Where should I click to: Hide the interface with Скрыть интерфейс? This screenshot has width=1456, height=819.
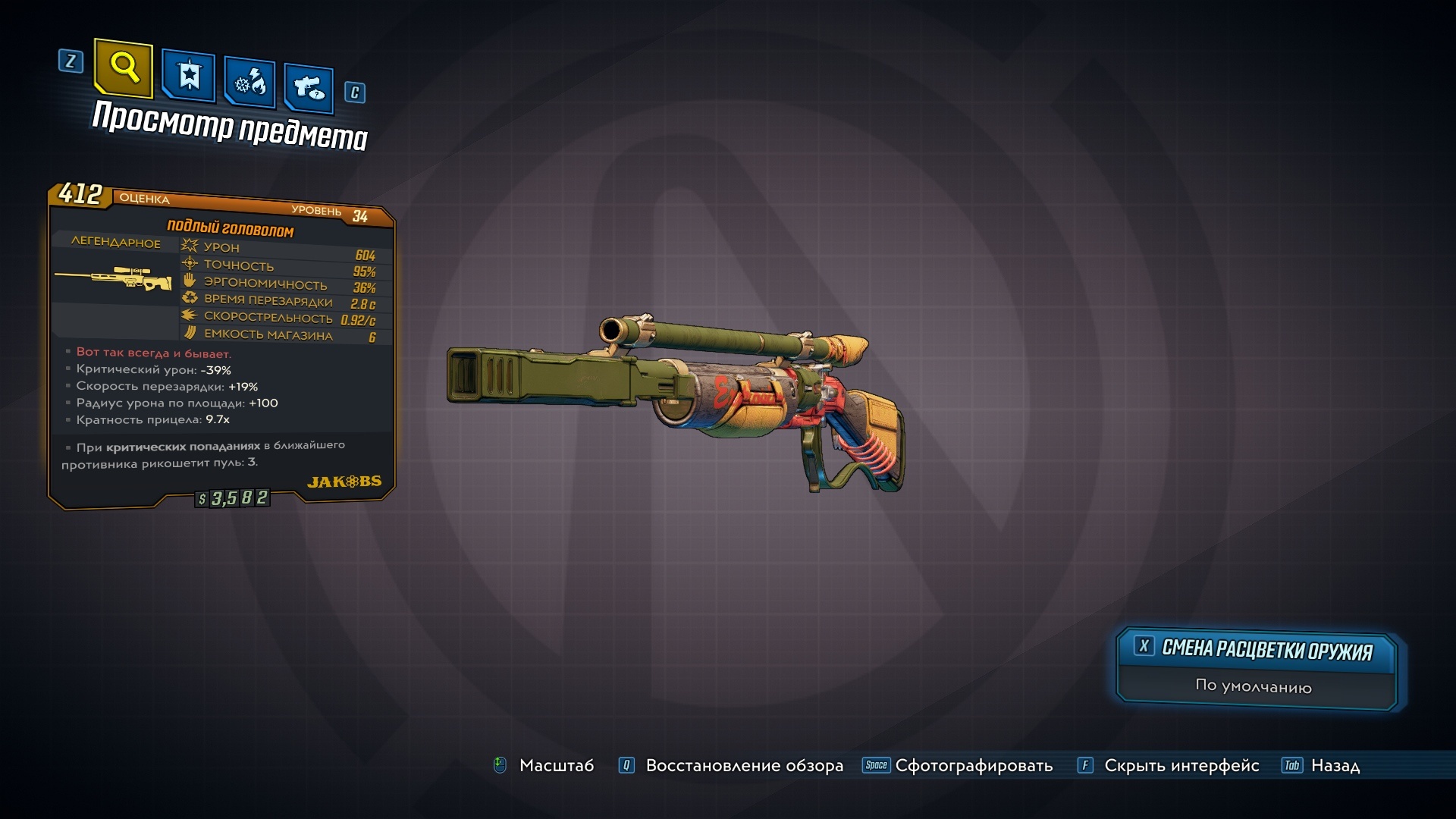pos(1181,766)
